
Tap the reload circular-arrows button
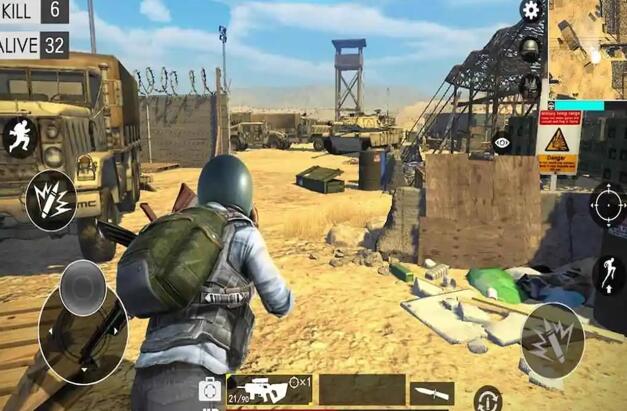click(487, 398)
